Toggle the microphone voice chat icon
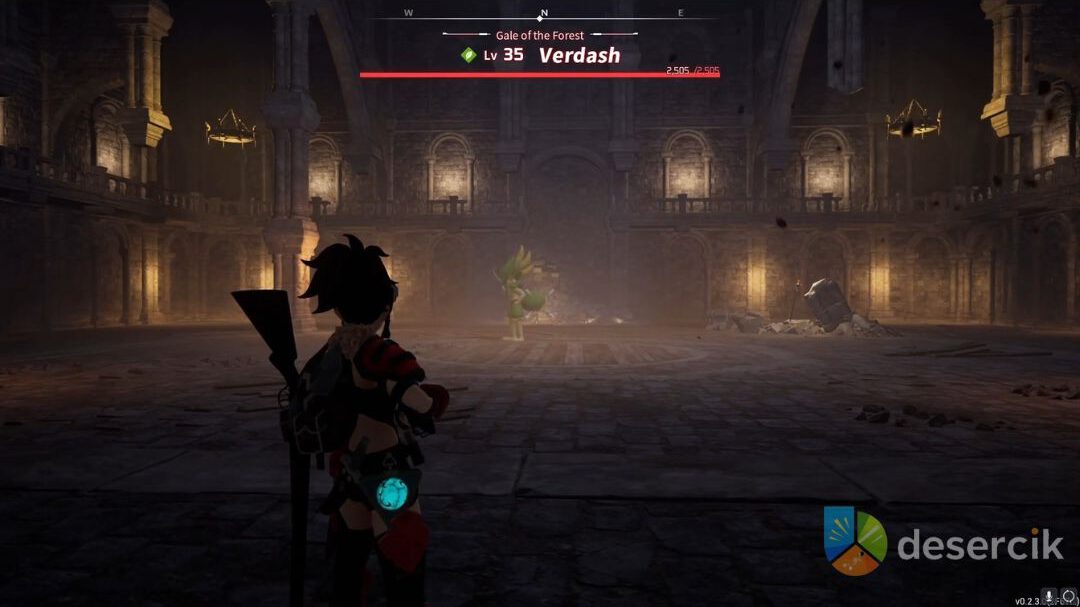The width and height of the screenshot is (1080, 607). pos(1049,596)
